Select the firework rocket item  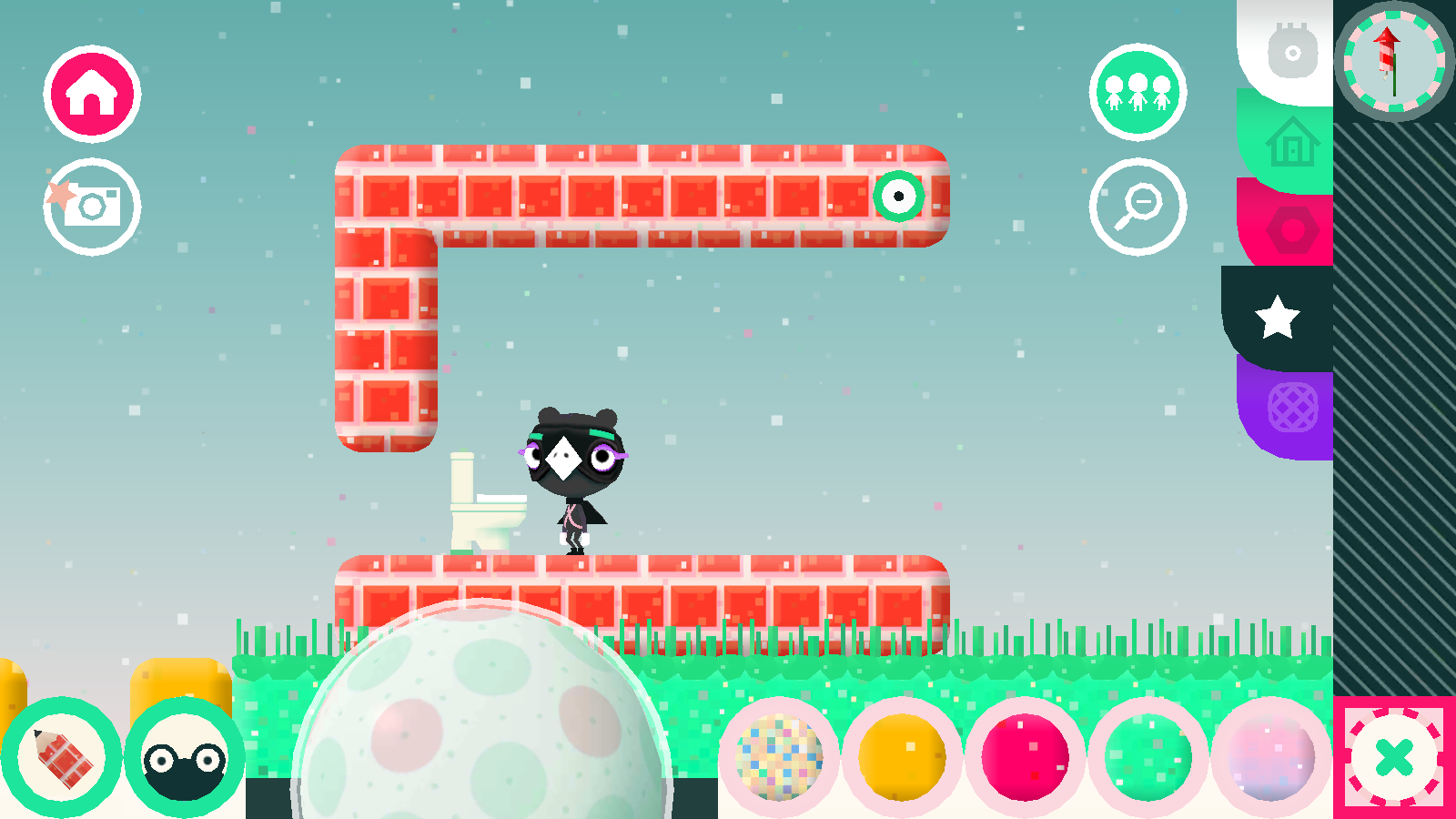coord(1392,61)
